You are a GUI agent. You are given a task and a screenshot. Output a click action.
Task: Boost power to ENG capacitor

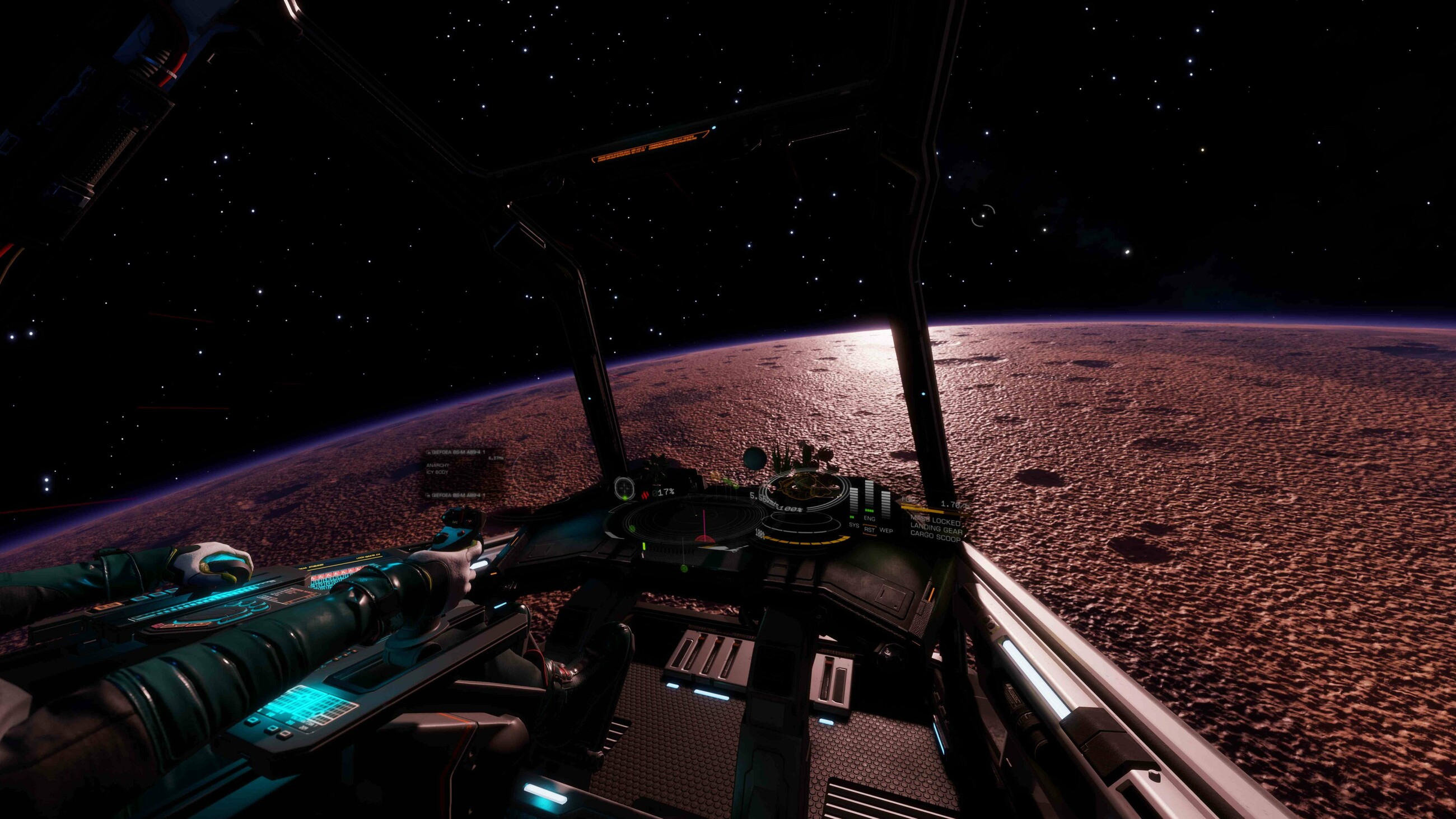pos(869,518)
